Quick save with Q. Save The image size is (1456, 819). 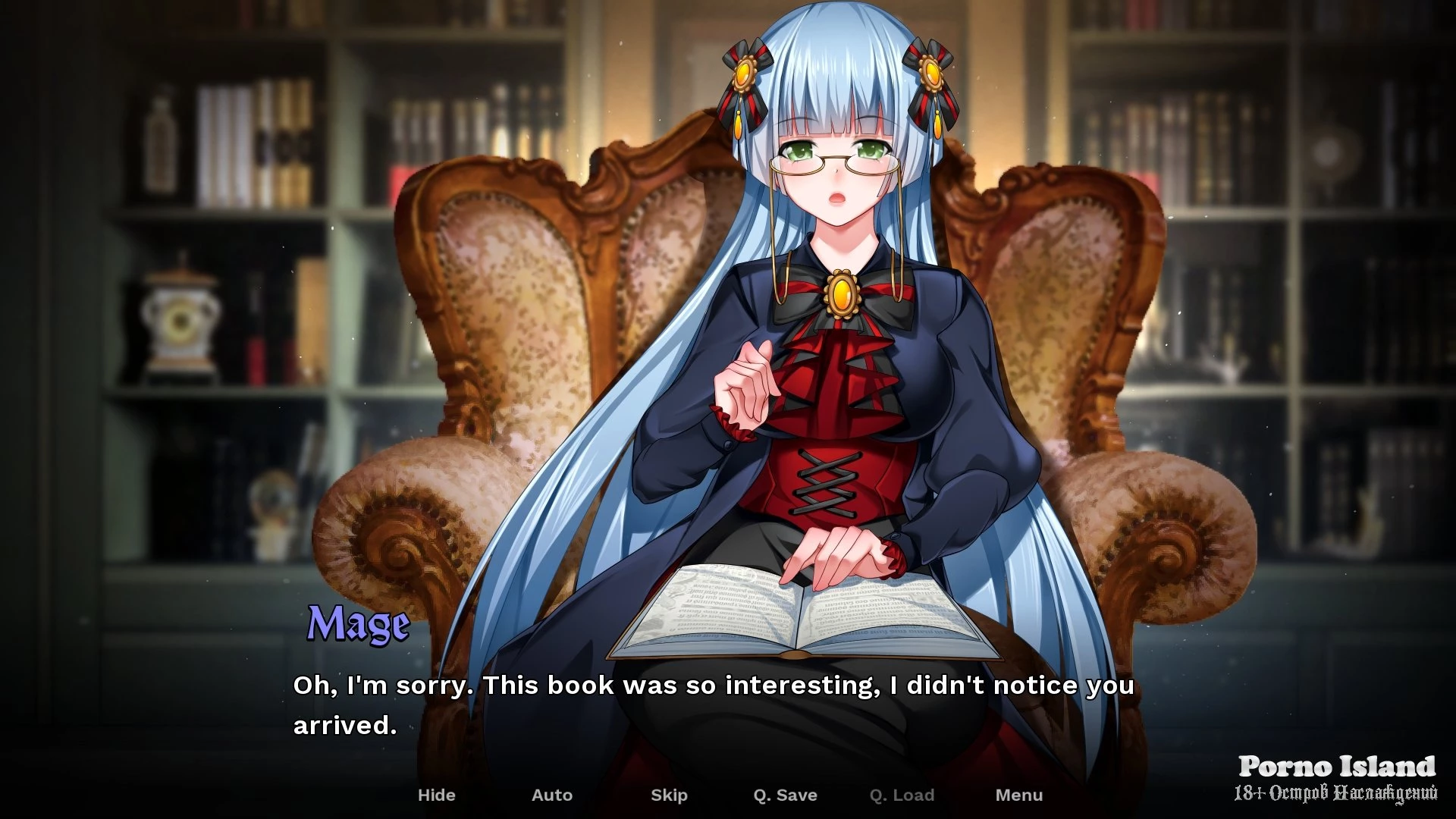785,795
